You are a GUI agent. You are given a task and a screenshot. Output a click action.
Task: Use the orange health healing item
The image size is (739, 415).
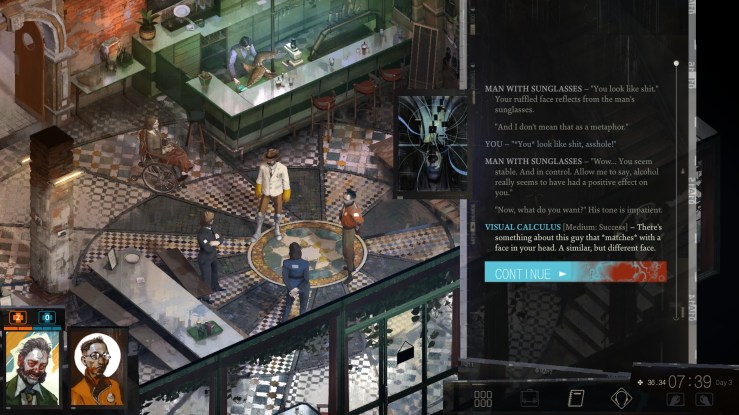(x=17, y=318)
